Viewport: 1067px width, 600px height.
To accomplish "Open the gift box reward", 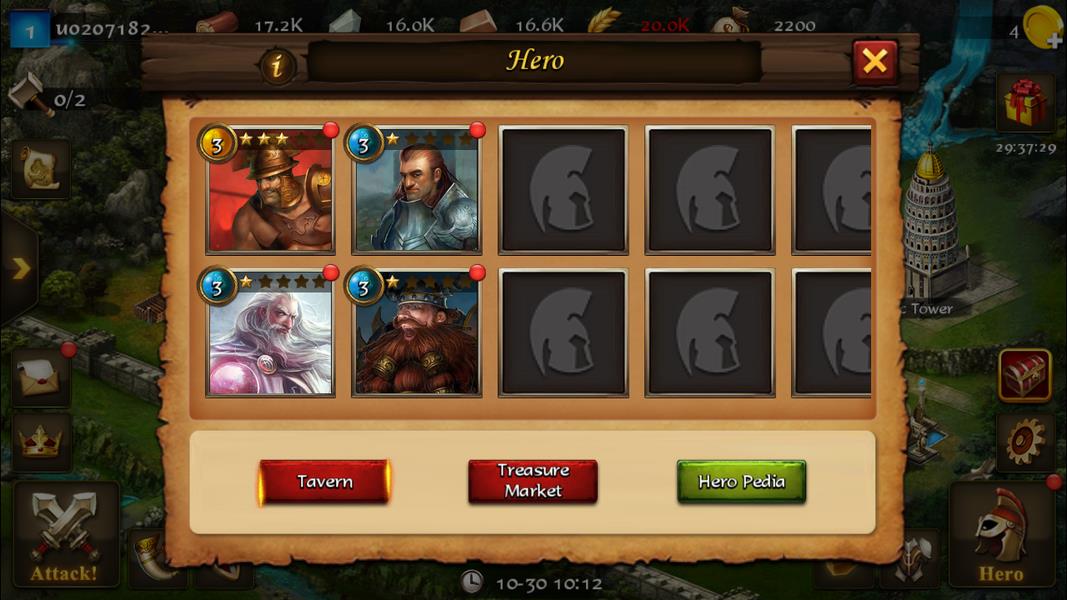I will tap(1025, 103).
